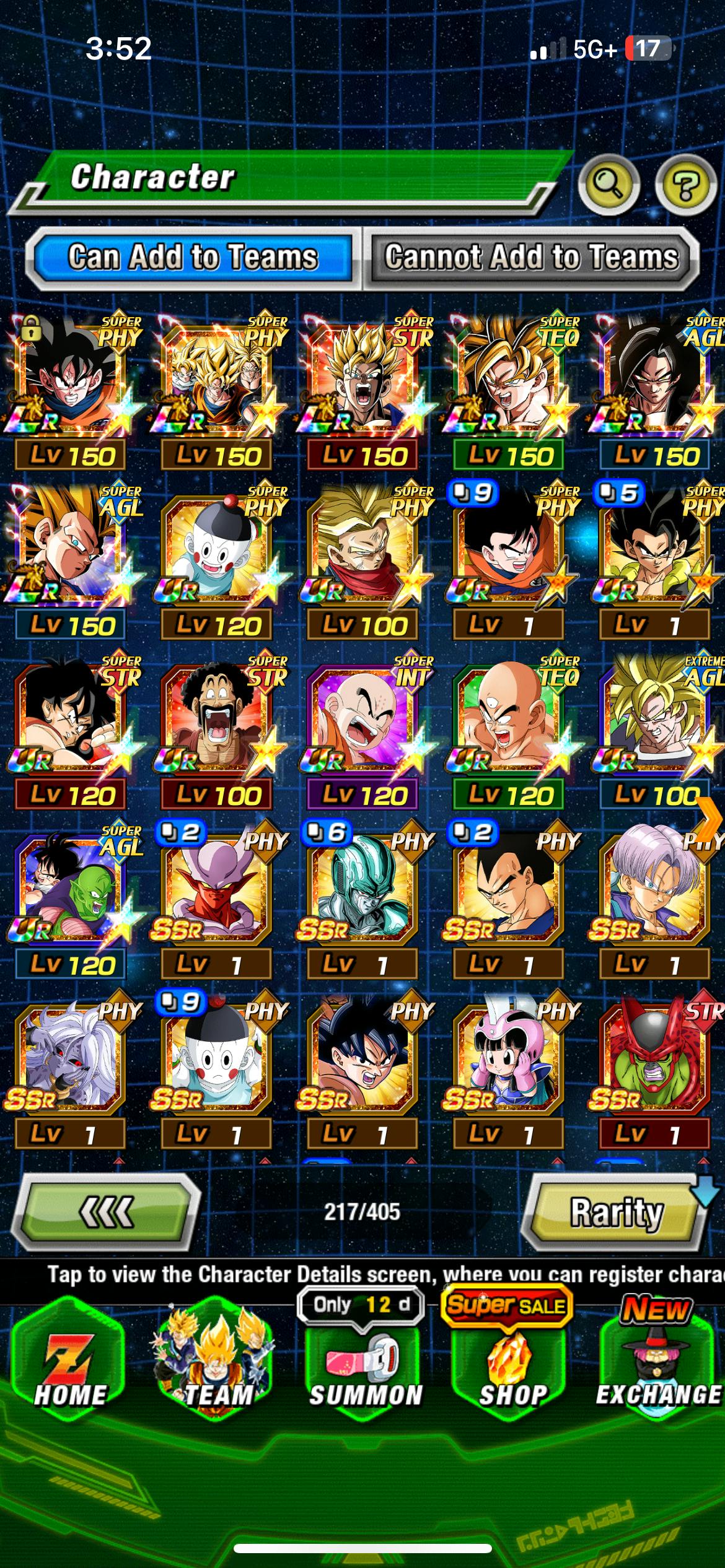
Task: Go to the HOME menu
Action: 70,1362
